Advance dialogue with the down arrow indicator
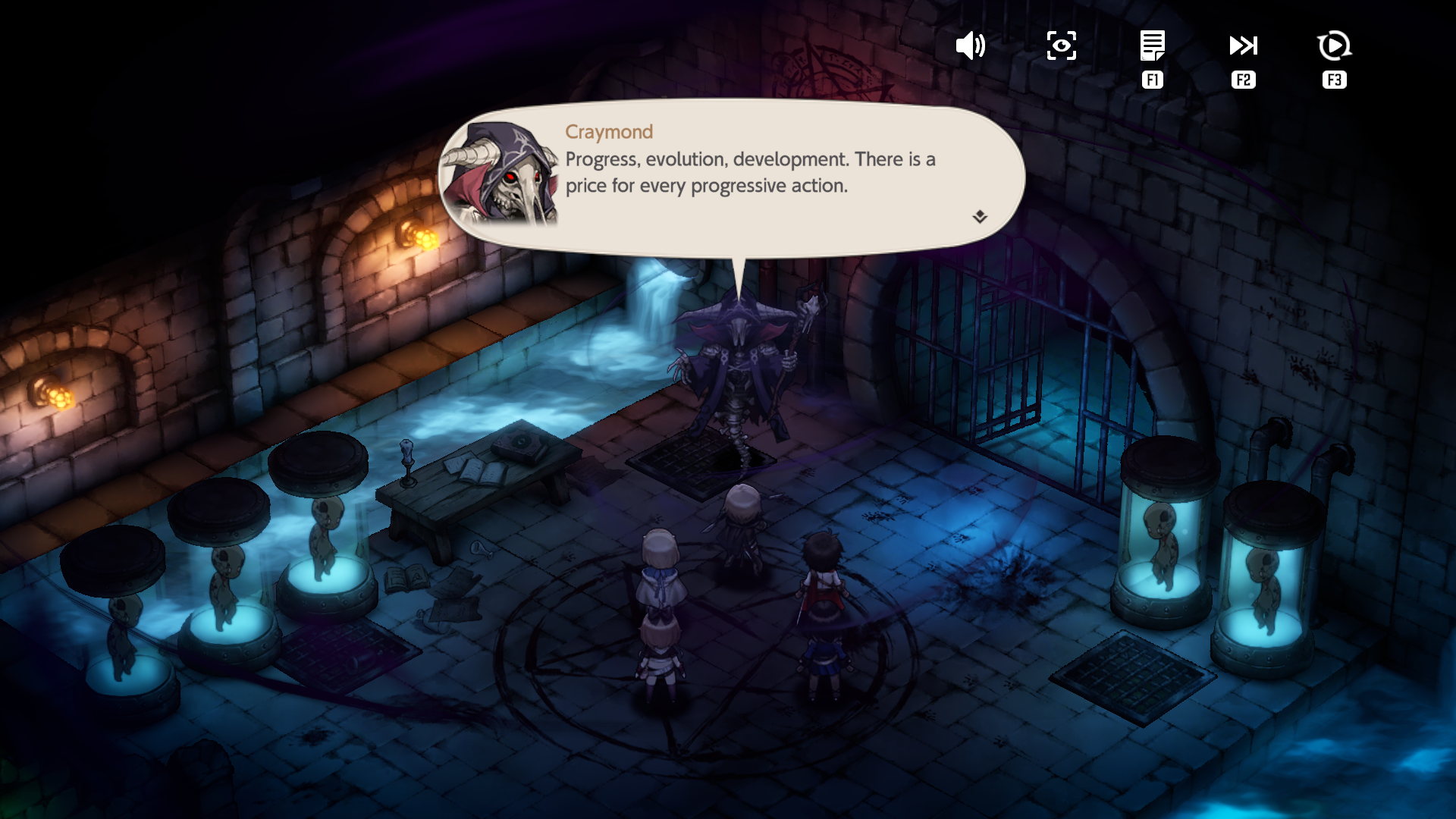 point(980,217)
